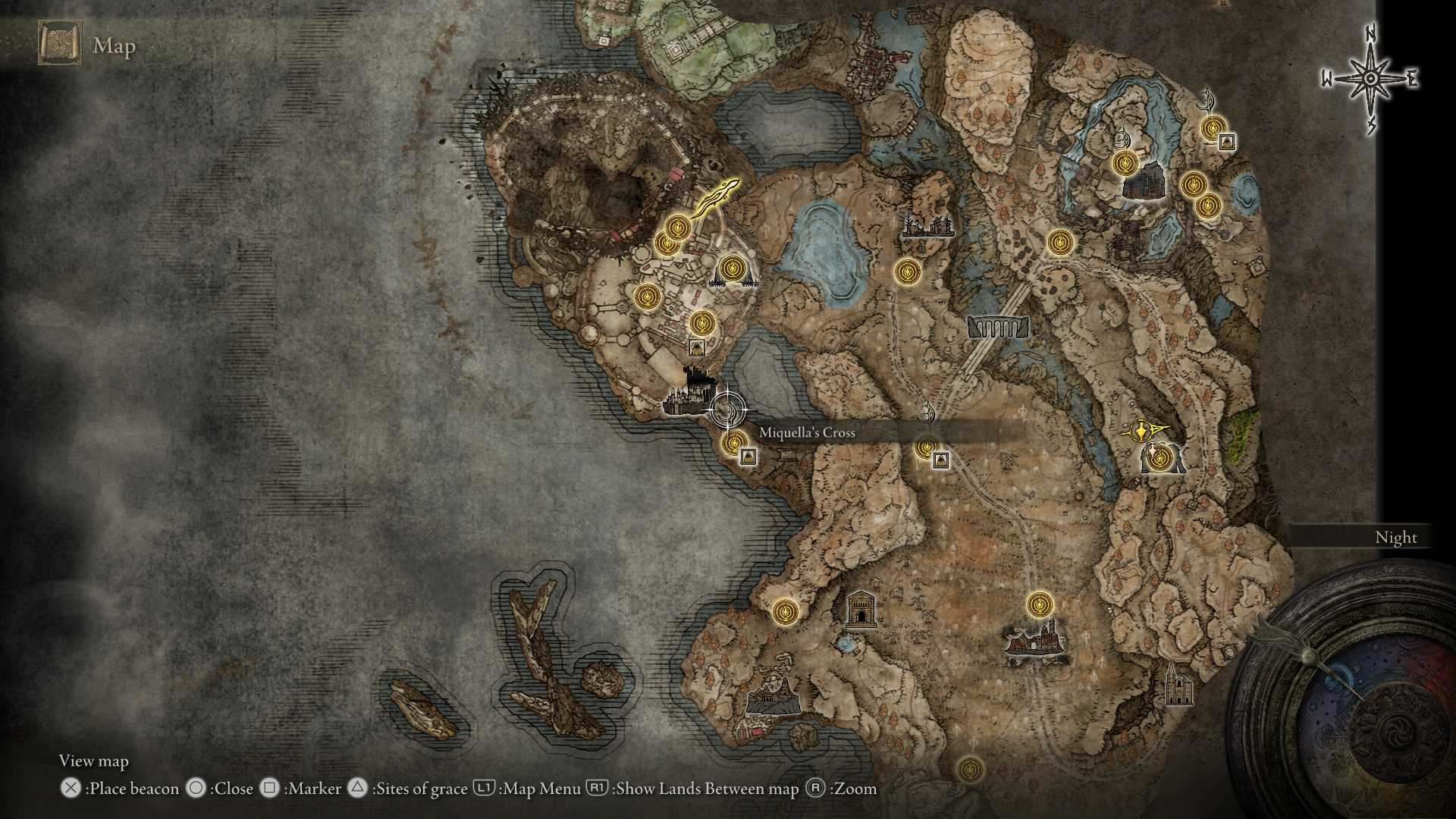Choose the grace directly above the castle ruins
Viewport: 1456px width, 819px height.
click(x=1040, y=605)
